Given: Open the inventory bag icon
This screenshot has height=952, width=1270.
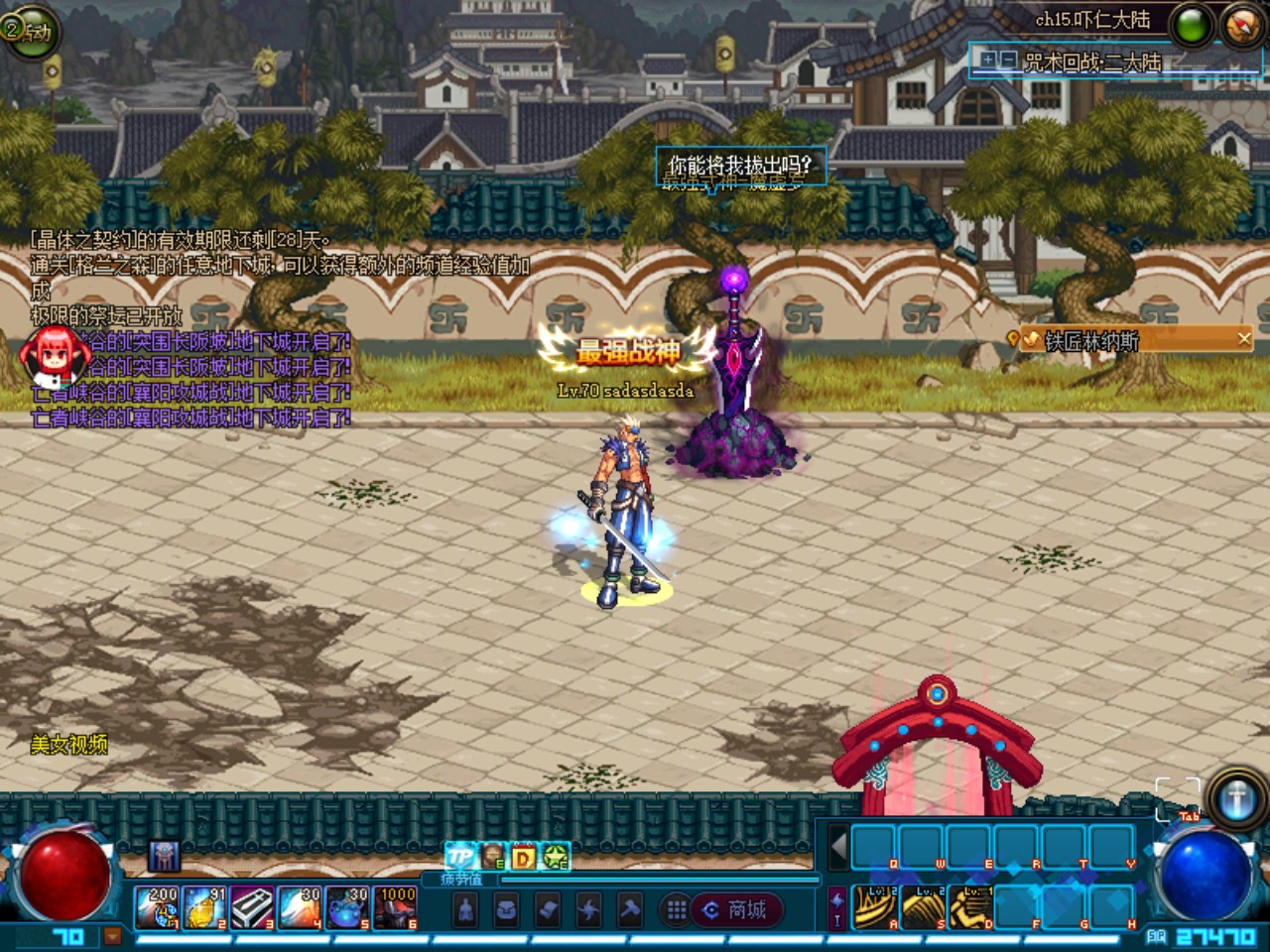Looking at the screenshot, I should [506, 908].
